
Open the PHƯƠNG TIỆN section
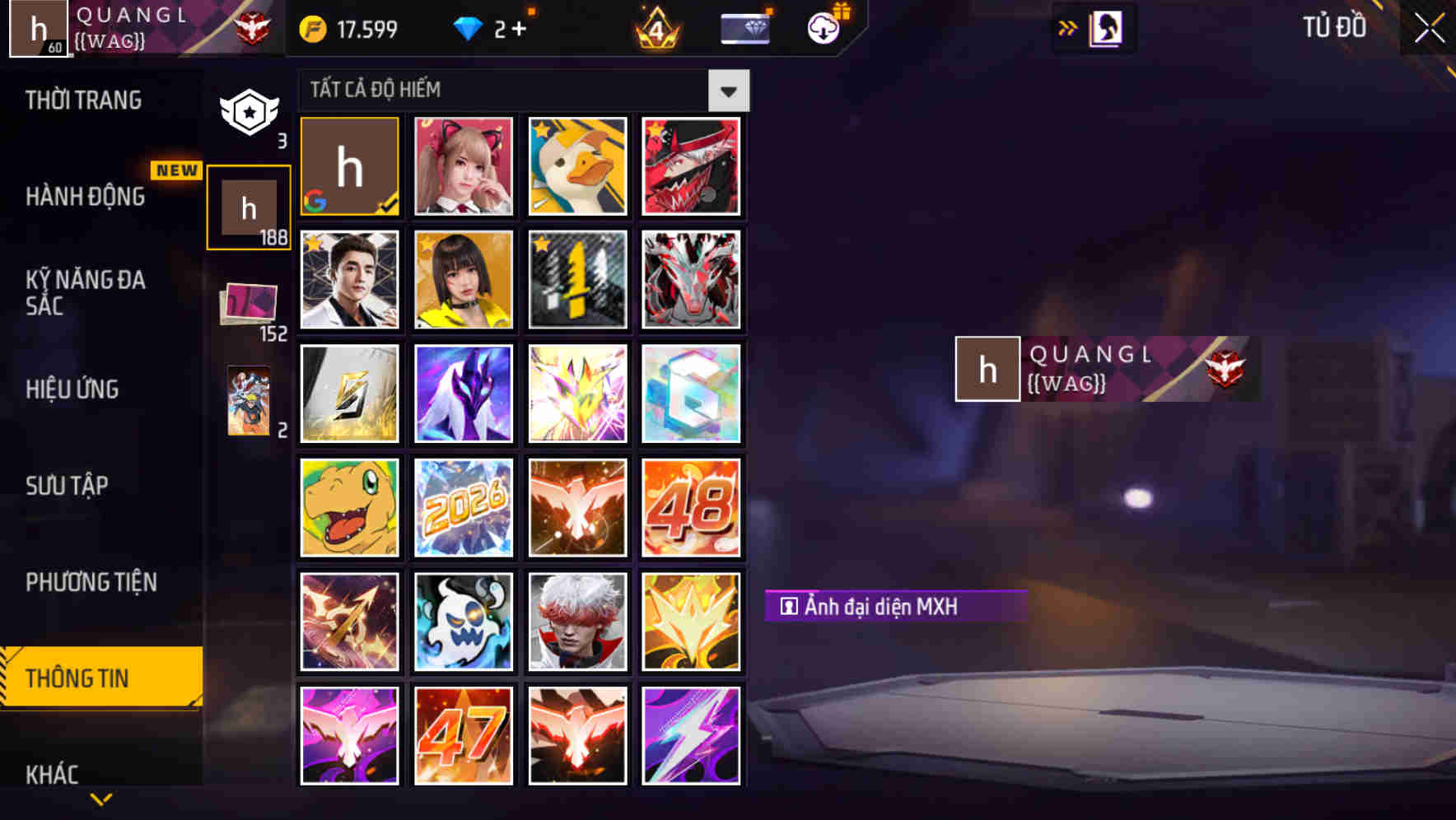click(x=92, y=582)
